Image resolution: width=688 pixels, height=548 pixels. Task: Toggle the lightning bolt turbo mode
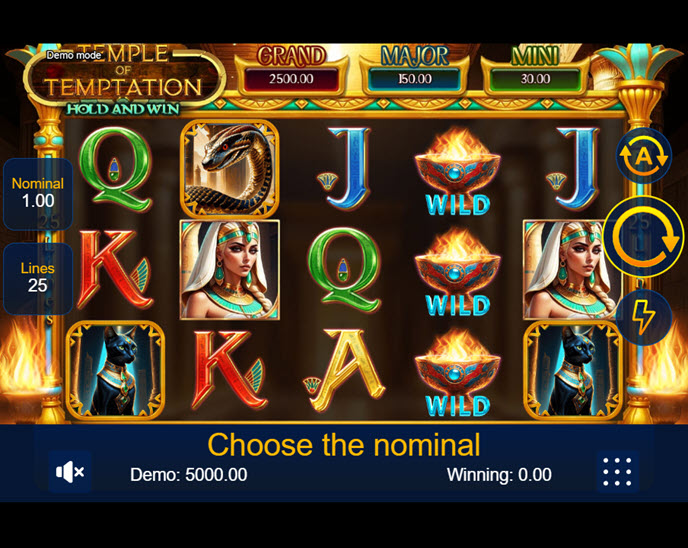(x=643, y=317)
